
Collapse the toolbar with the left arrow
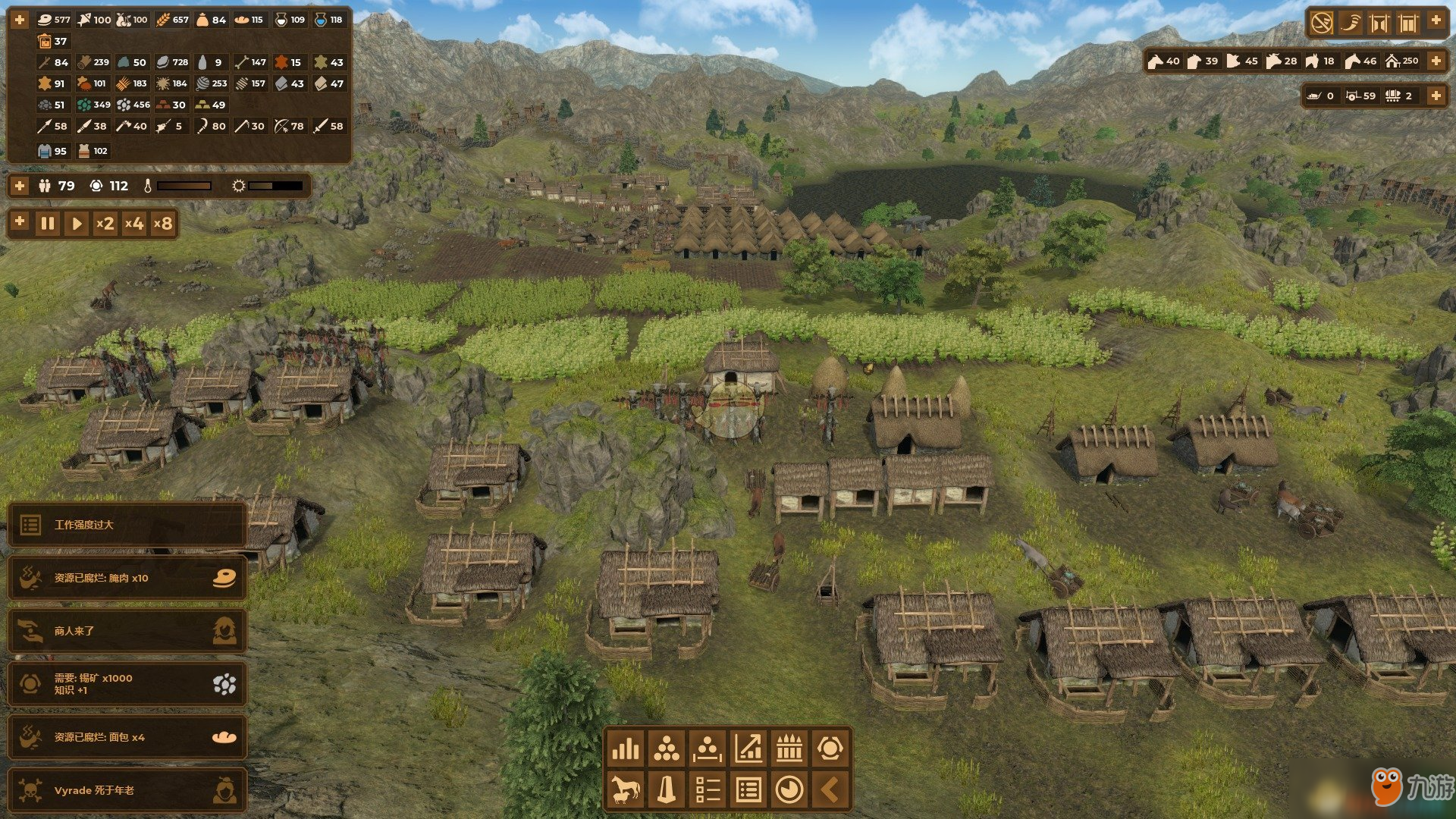pos(830,790)
